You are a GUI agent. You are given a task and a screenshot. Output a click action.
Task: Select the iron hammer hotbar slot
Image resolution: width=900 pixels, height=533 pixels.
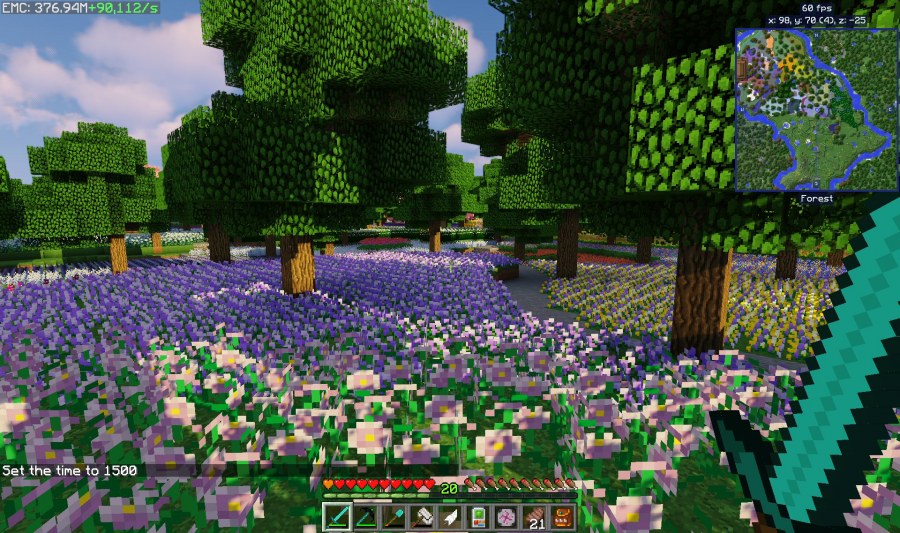point(421,517)
